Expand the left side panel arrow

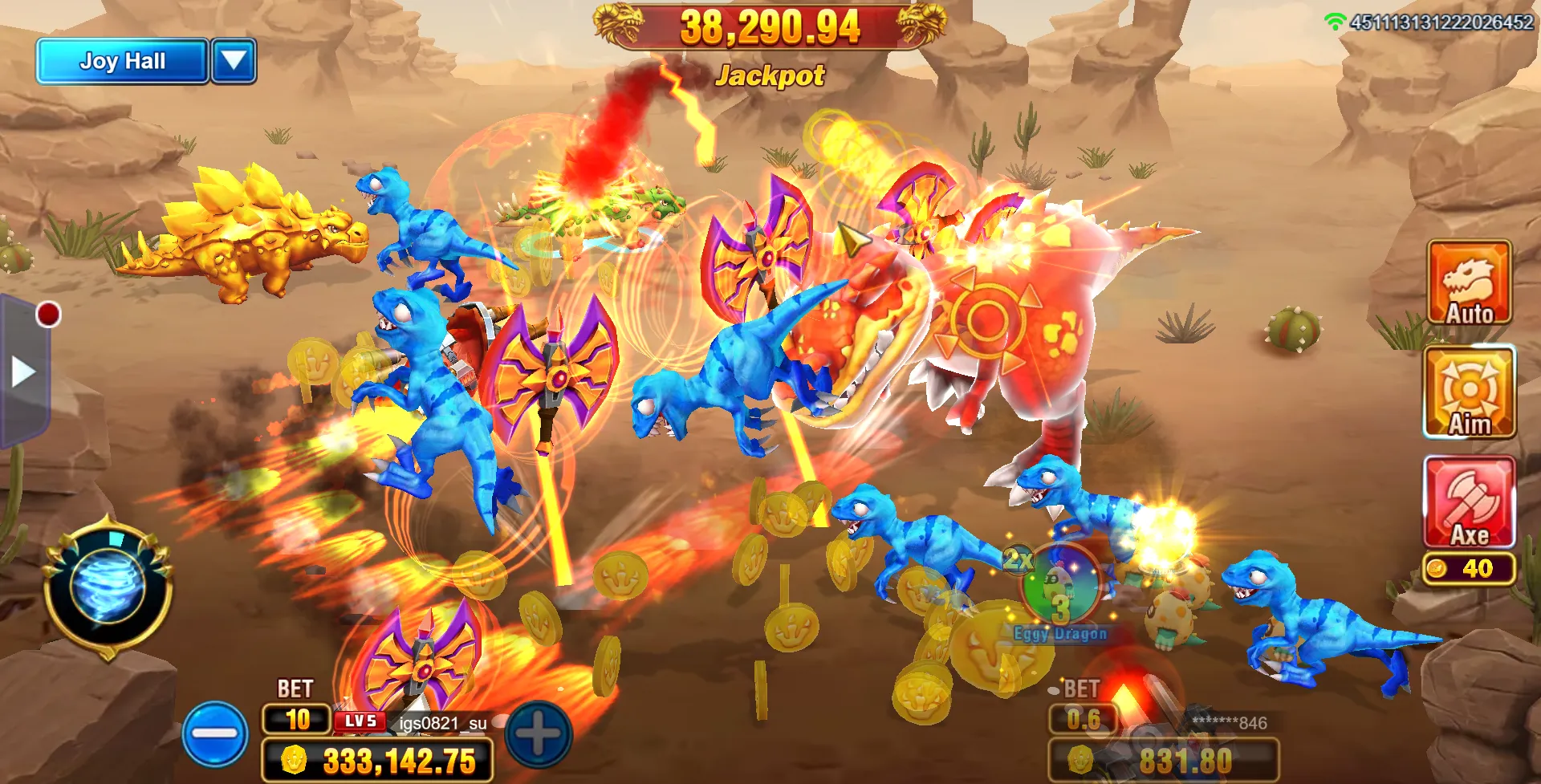(22, 372)
